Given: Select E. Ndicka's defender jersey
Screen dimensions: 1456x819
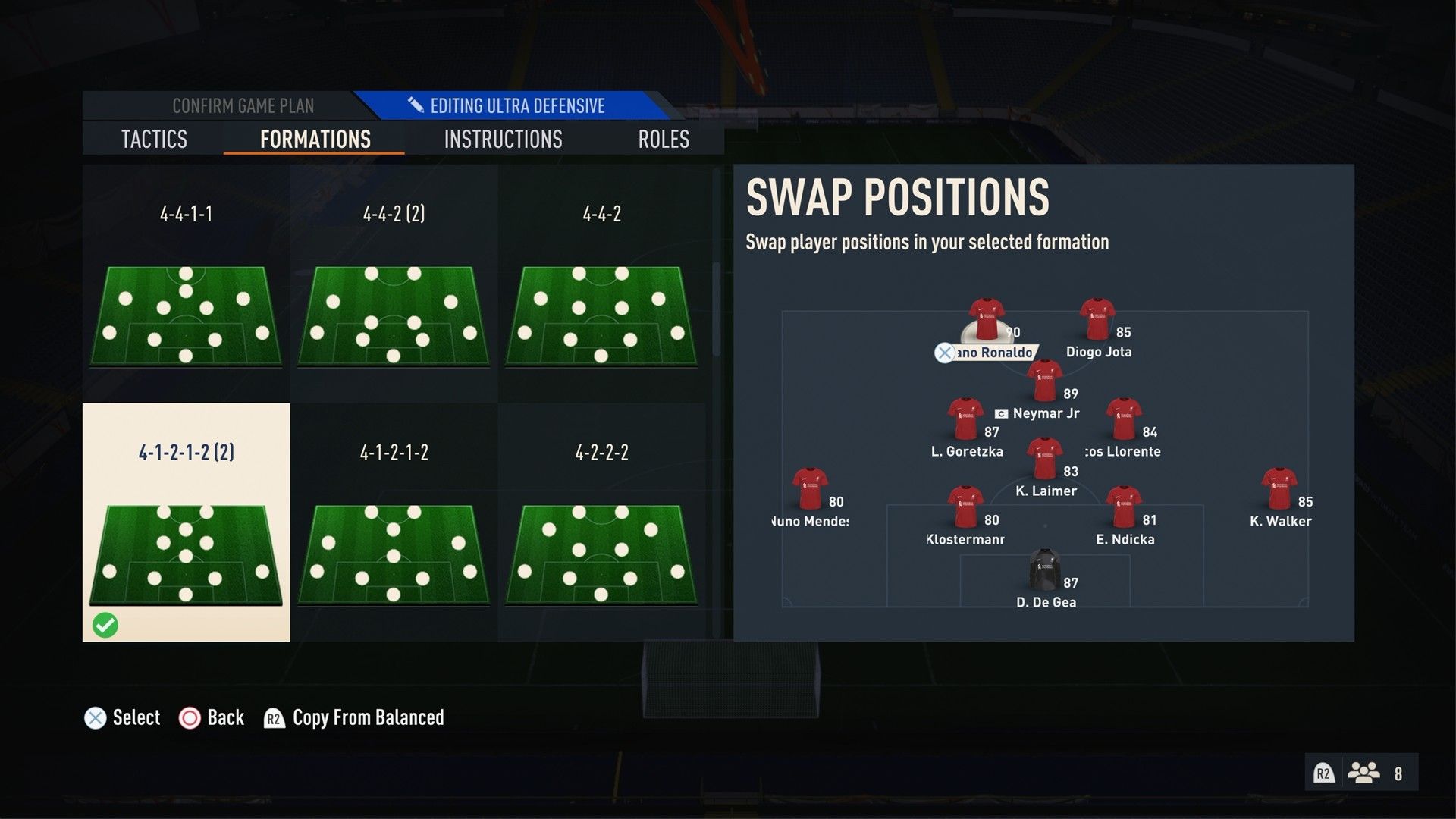Looking at the screenshot, I should pos(1124,503).
